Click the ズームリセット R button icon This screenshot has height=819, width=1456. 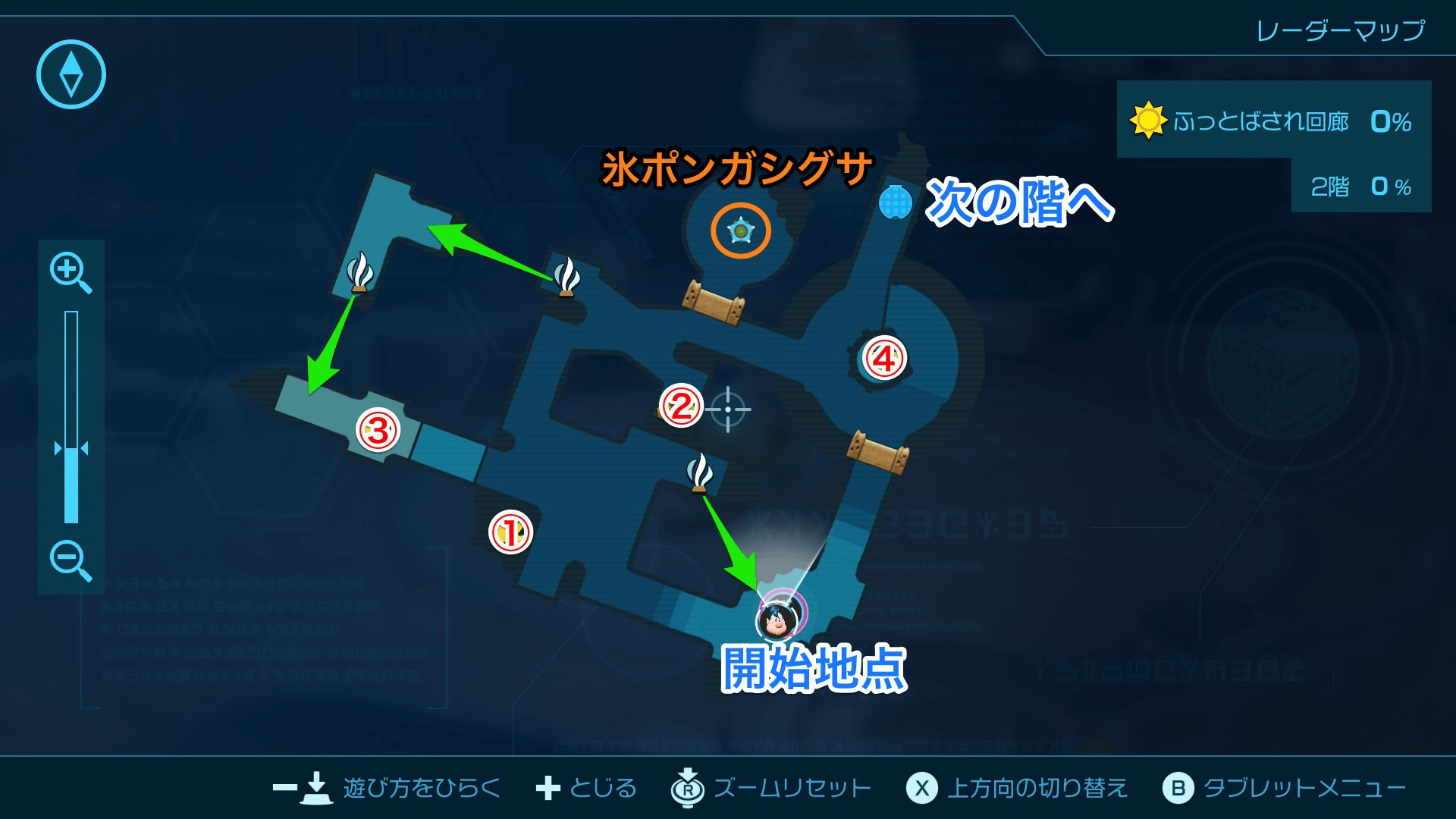click(x=686, y=788)
